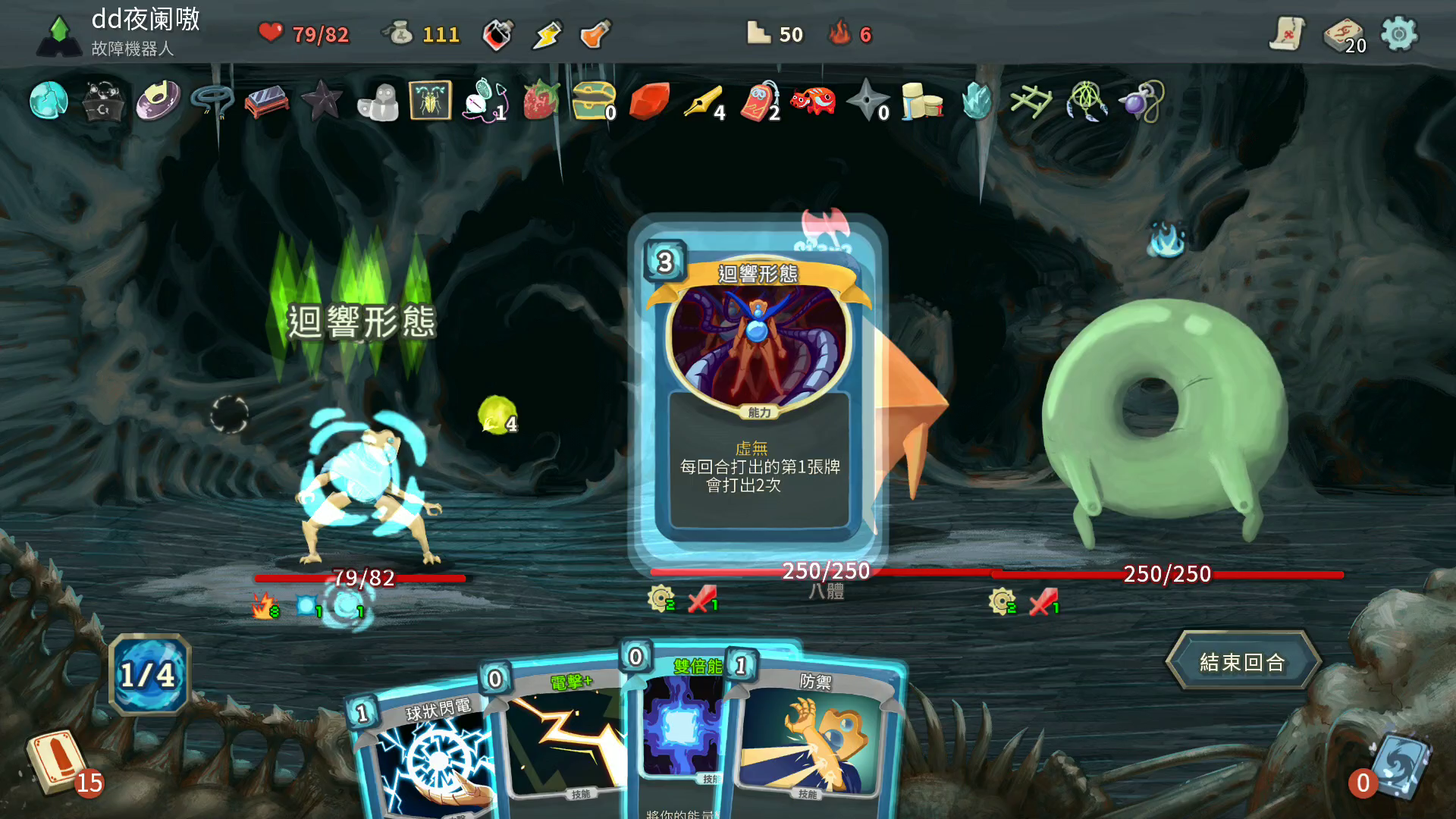
Task: Inspect the framed insect specimen relic
Action: (x=431, y=100)
